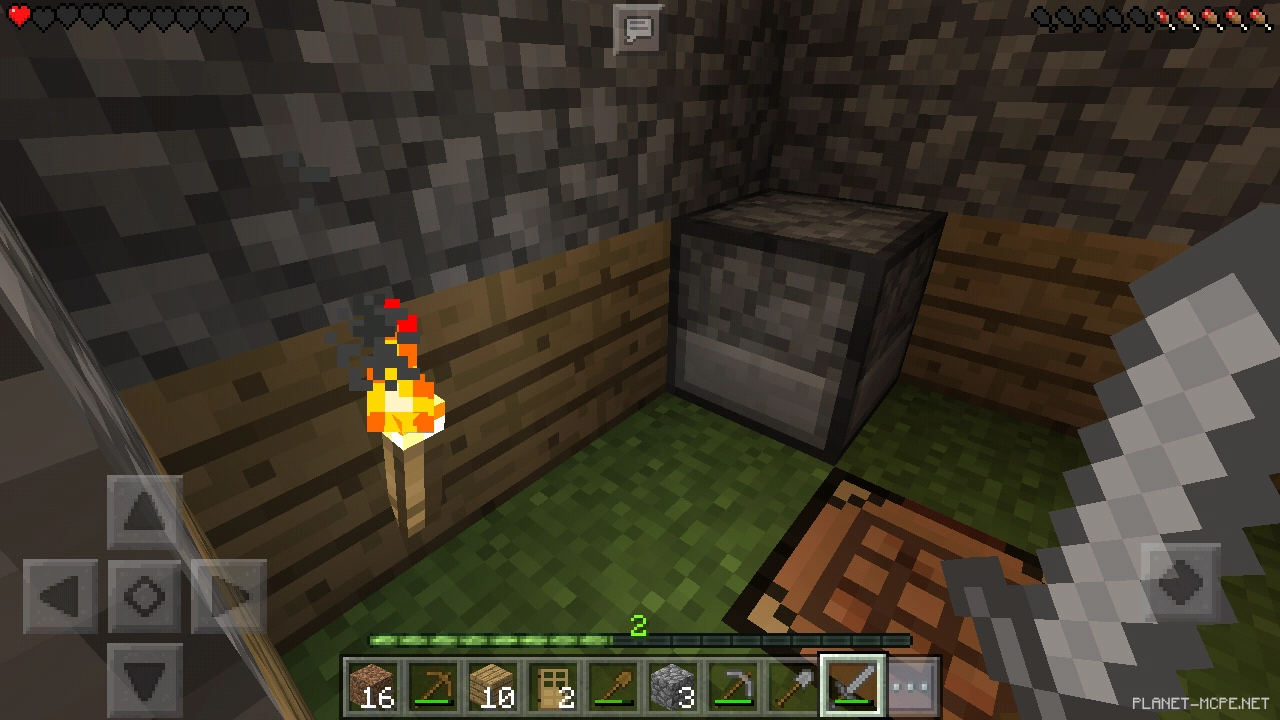Open the chat button
1280x720 pixels.
click(x=638, y=29)
